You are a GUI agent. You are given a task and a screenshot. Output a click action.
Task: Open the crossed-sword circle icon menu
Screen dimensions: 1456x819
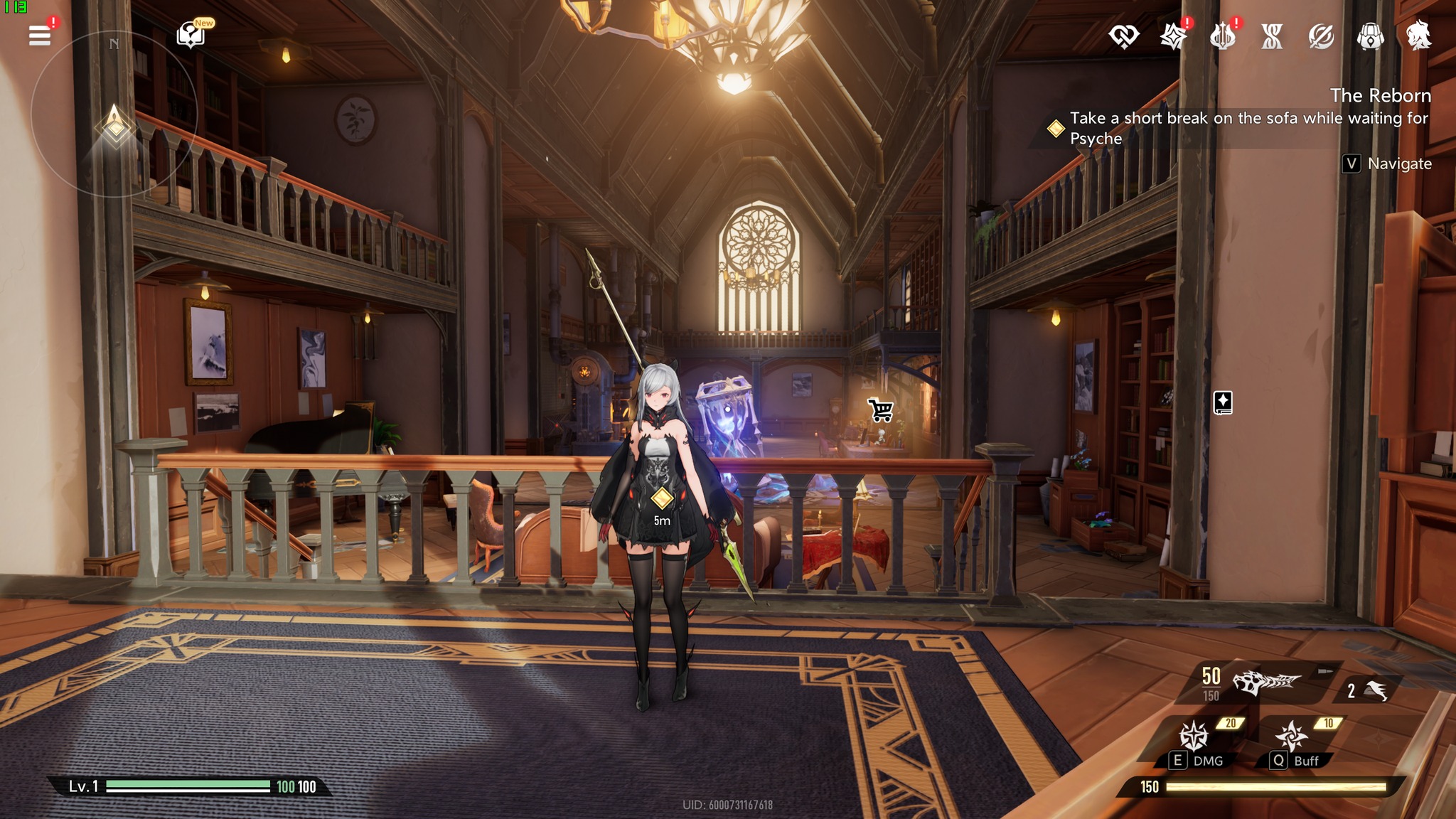(1321, 36)
